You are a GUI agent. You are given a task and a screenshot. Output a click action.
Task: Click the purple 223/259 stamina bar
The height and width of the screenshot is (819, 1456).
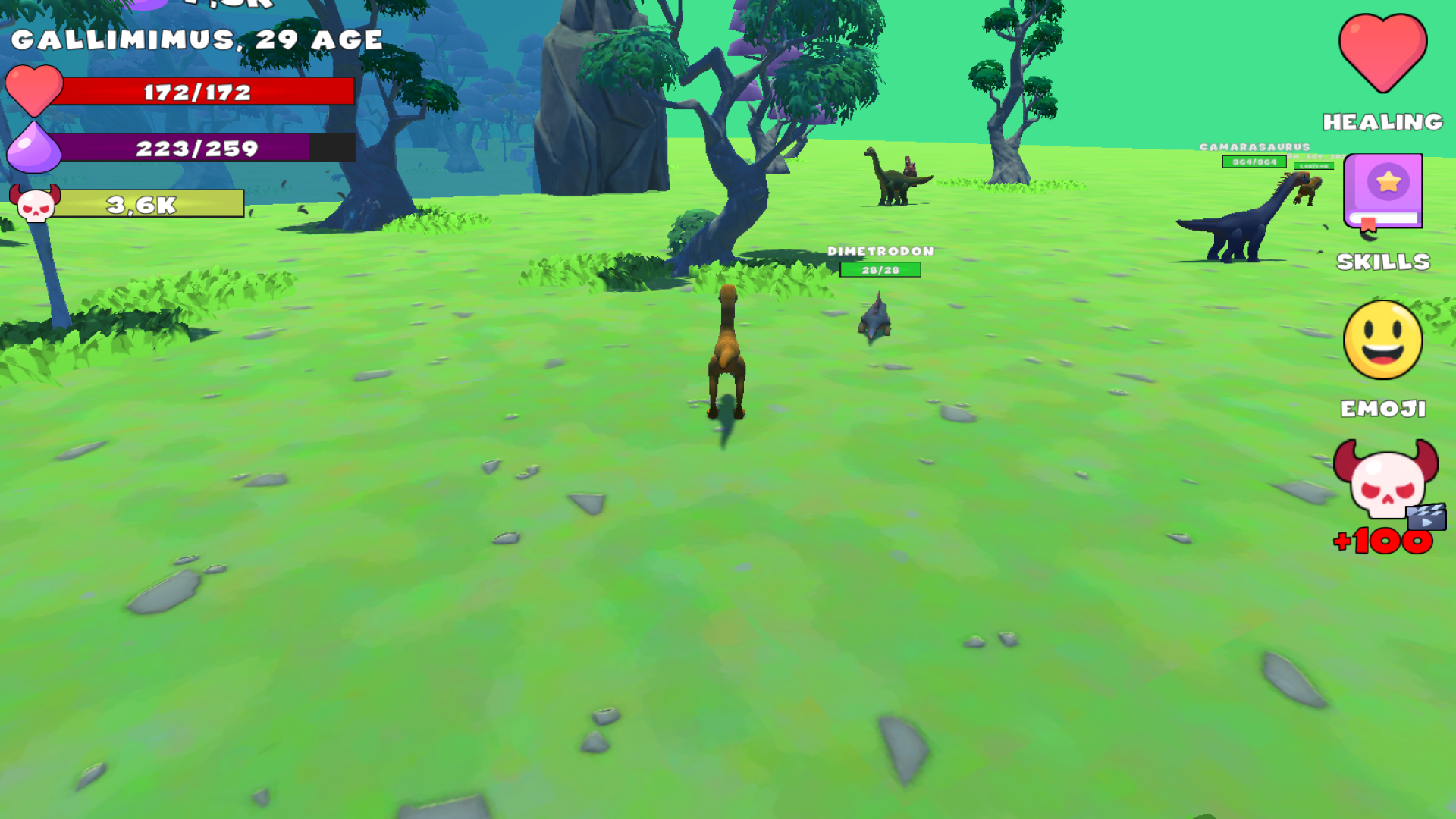coord(196,149)
